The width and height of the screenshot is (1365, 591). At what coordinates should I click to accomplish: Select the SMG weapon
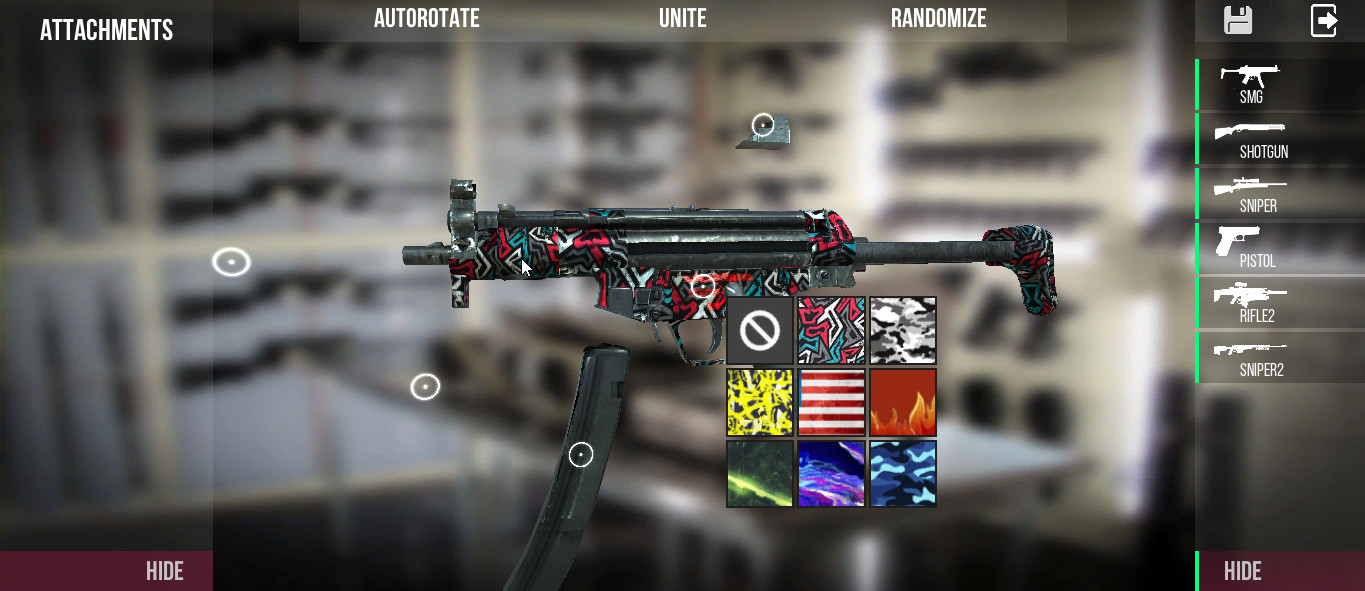(1251, 84)
